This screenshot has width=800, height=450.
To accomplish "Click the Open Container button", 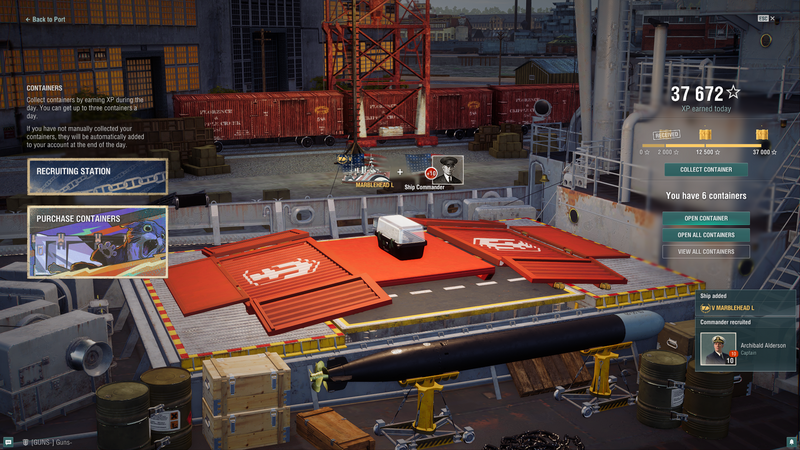I will tap(706, 218).
